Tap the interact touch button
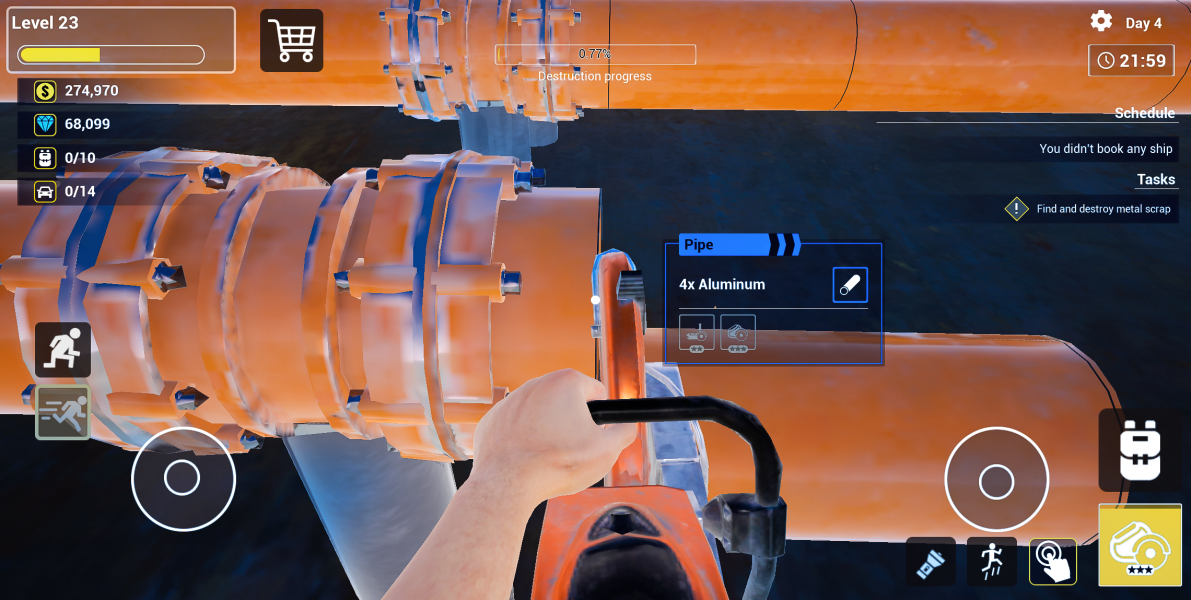Viewport: 1191px width, 600px height. (x=1053, y=562)
